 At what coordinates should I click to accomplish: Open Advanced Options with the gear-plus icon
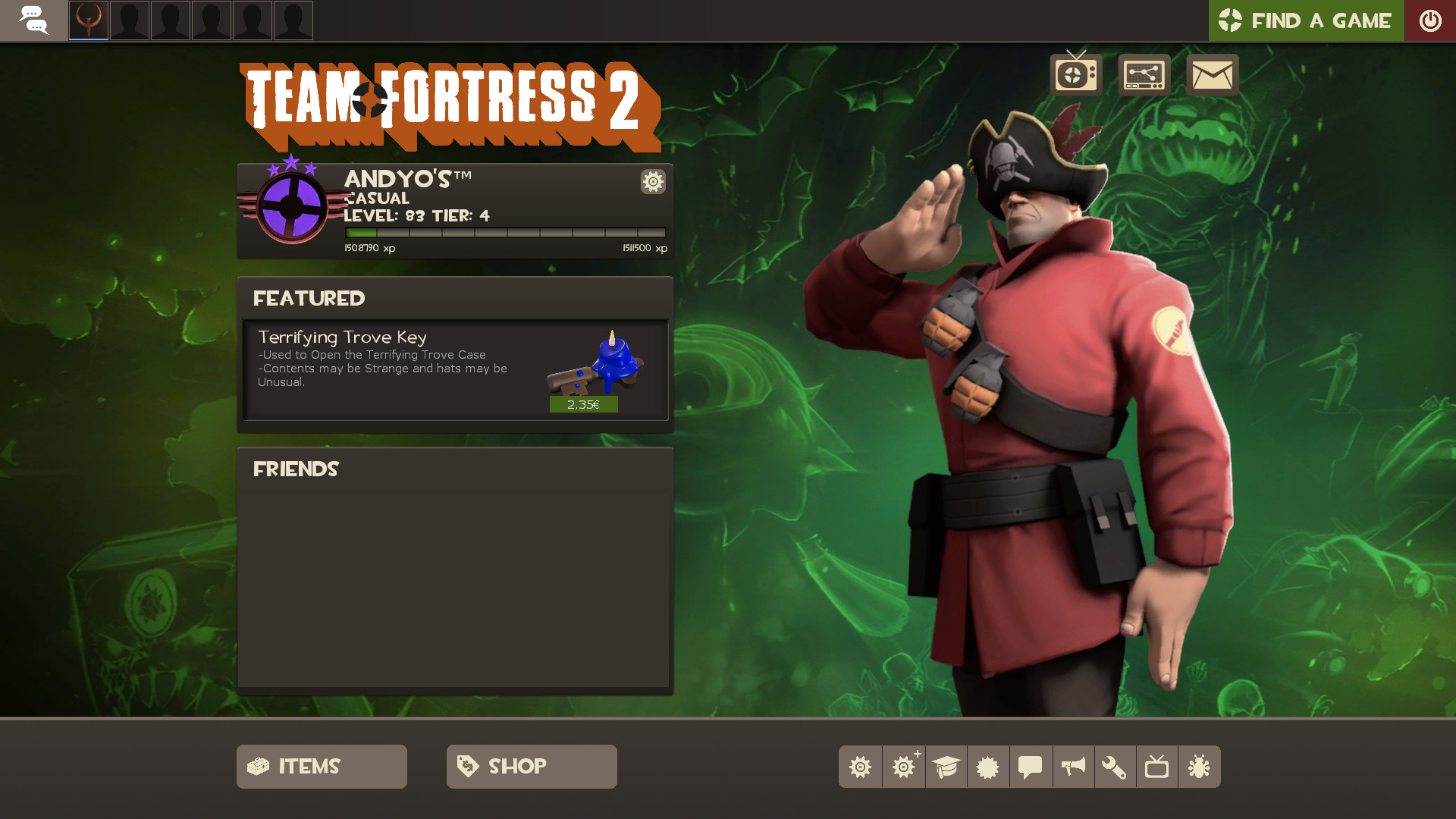[x=903, y=767]
